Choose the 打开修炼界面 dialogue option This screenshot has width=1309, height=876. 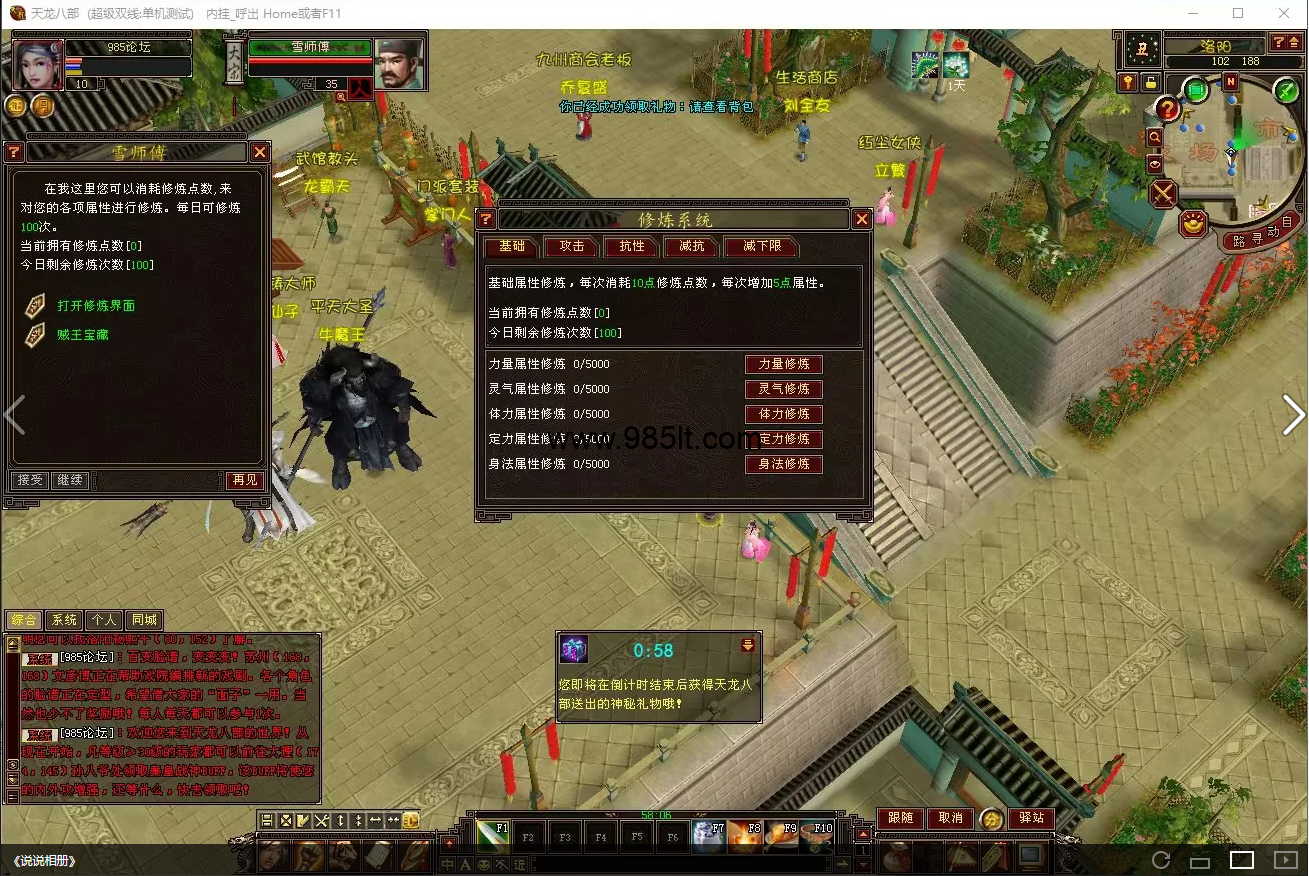[96, 306]
